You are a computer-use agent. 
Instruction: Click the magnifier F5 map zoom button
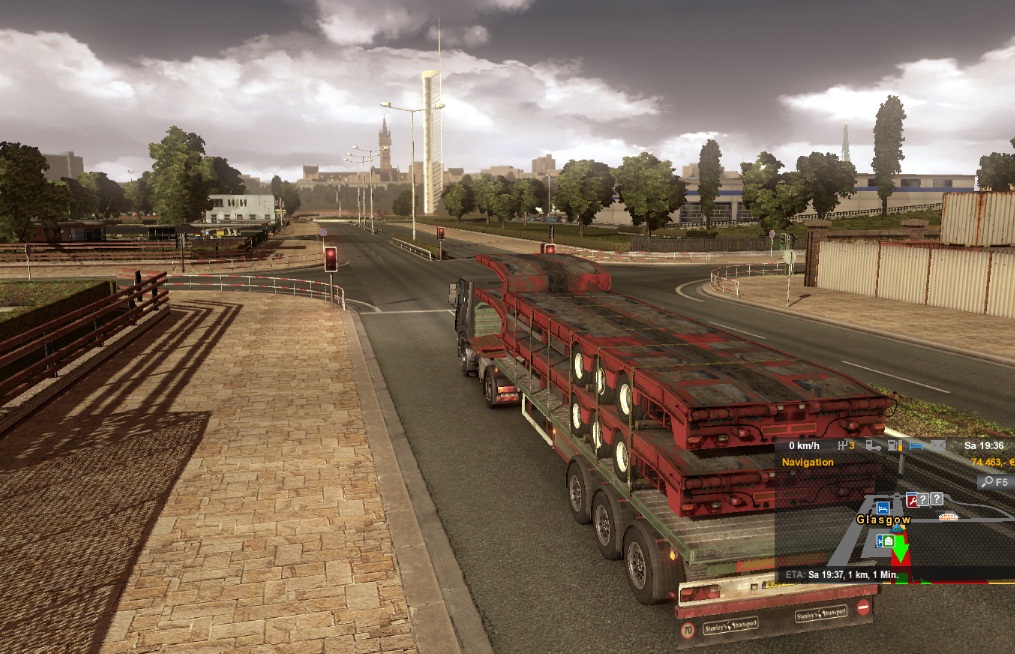click(x=992, y=482)
